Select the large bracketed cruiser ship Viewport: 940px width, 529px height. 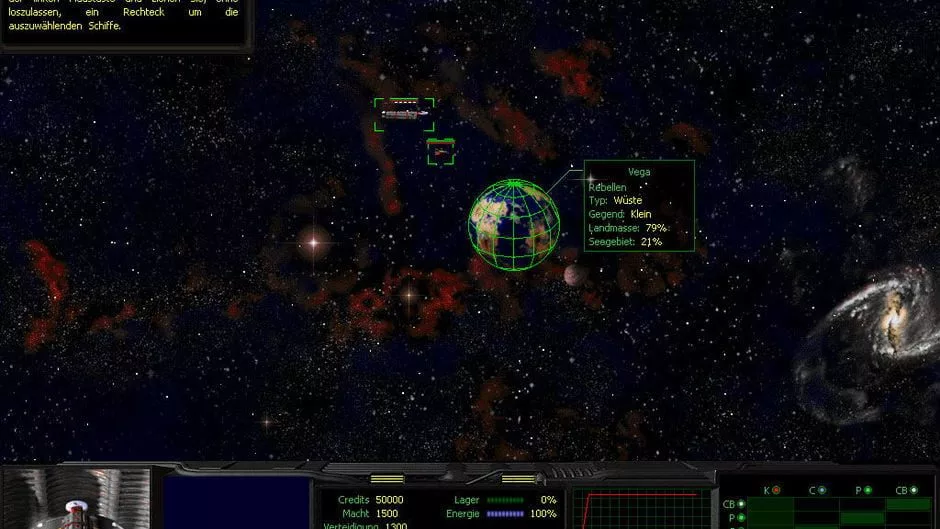(404, 114)
